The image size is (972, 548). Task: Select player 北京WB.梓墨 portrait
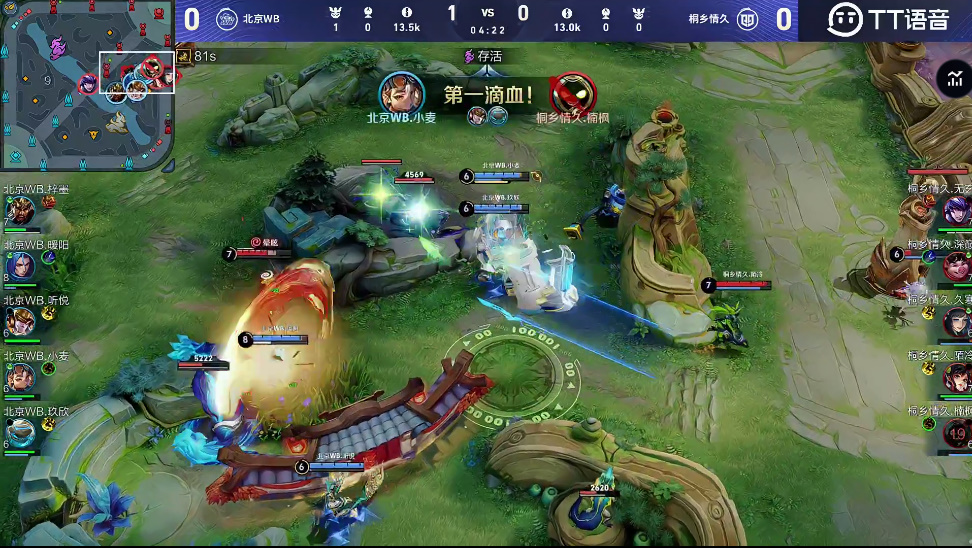(x=20, y=212)
